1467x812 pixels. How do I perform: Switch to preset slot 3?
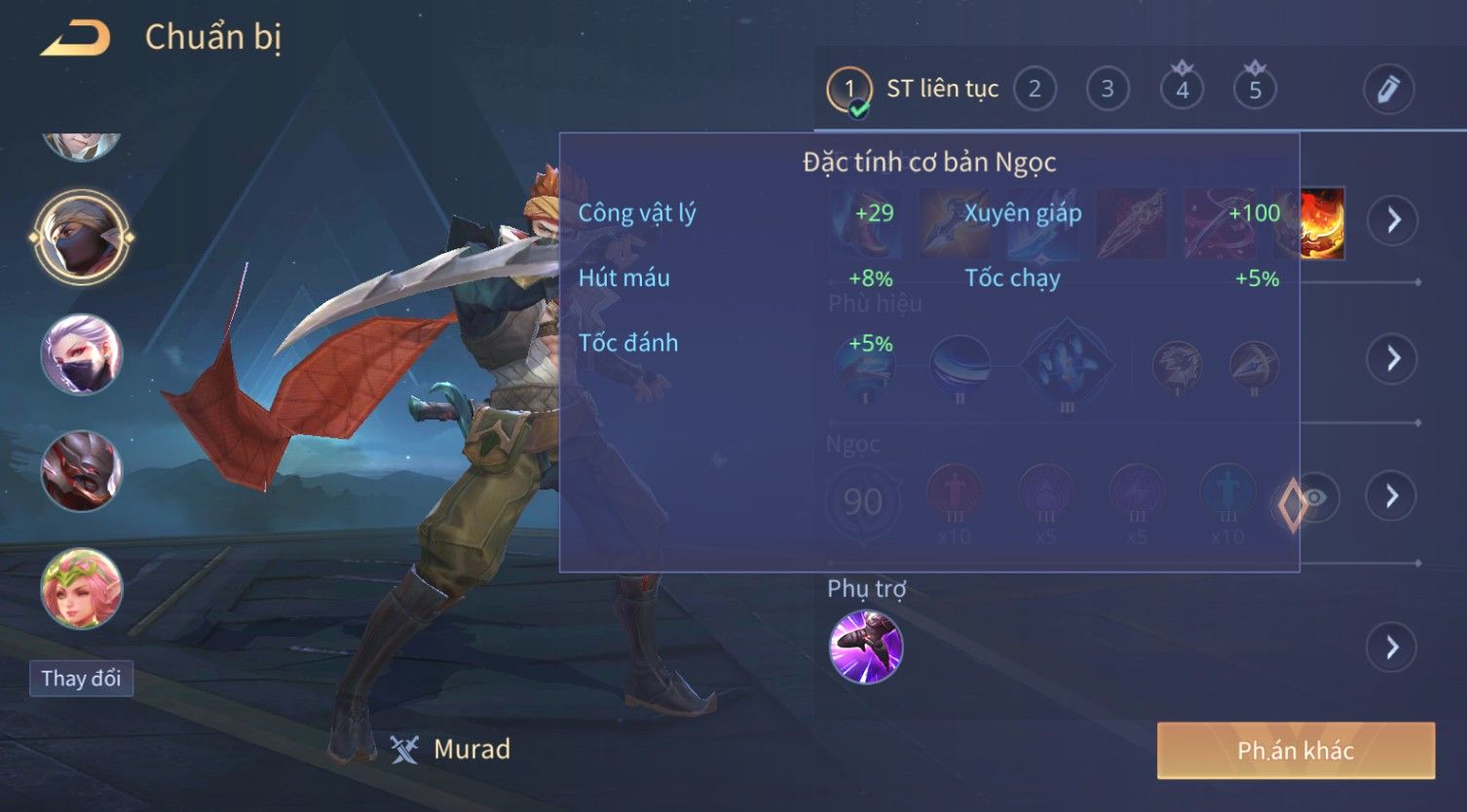point(1108,90)
